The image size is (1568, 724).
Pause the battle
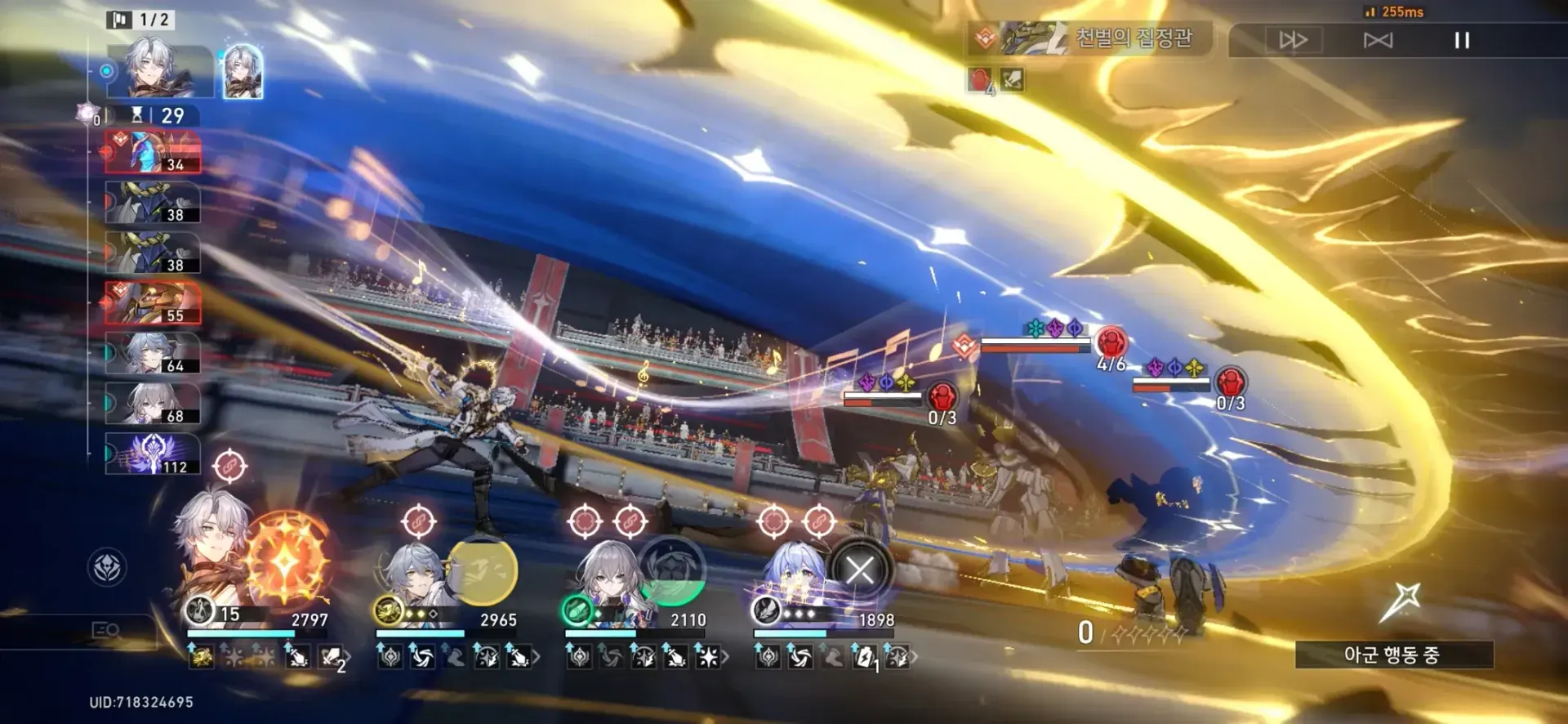[x=1462, y=40]
